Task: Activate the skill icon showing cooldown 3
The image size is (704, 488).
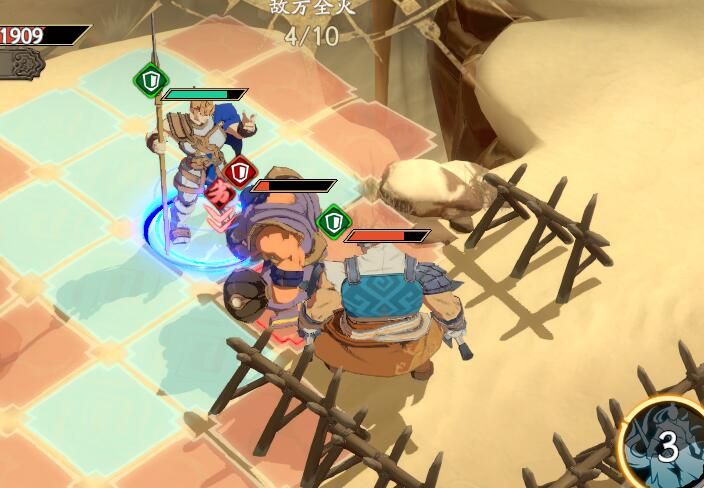Action: (666, 447)
